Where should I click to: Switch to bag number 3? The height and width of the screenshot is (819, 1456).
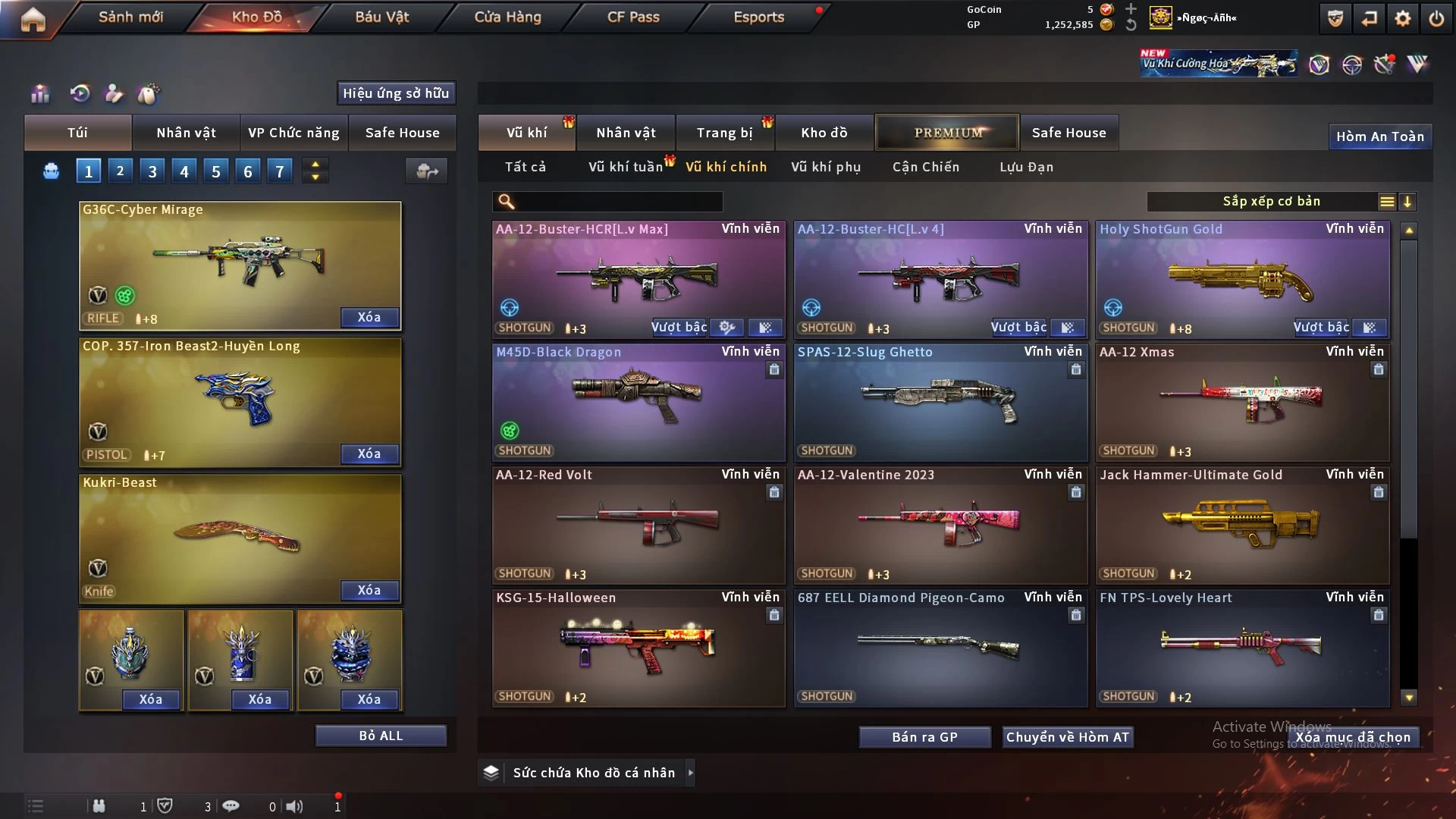tap(152, 171)
